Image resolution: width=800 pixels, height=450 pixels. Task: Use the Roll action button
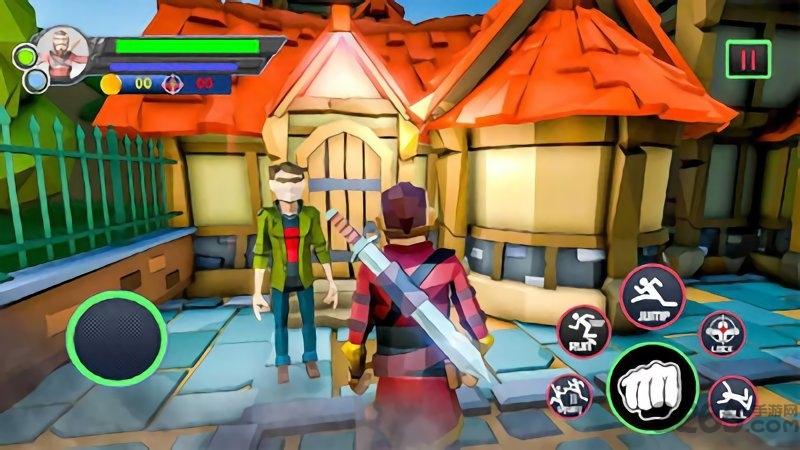[732, 401]
